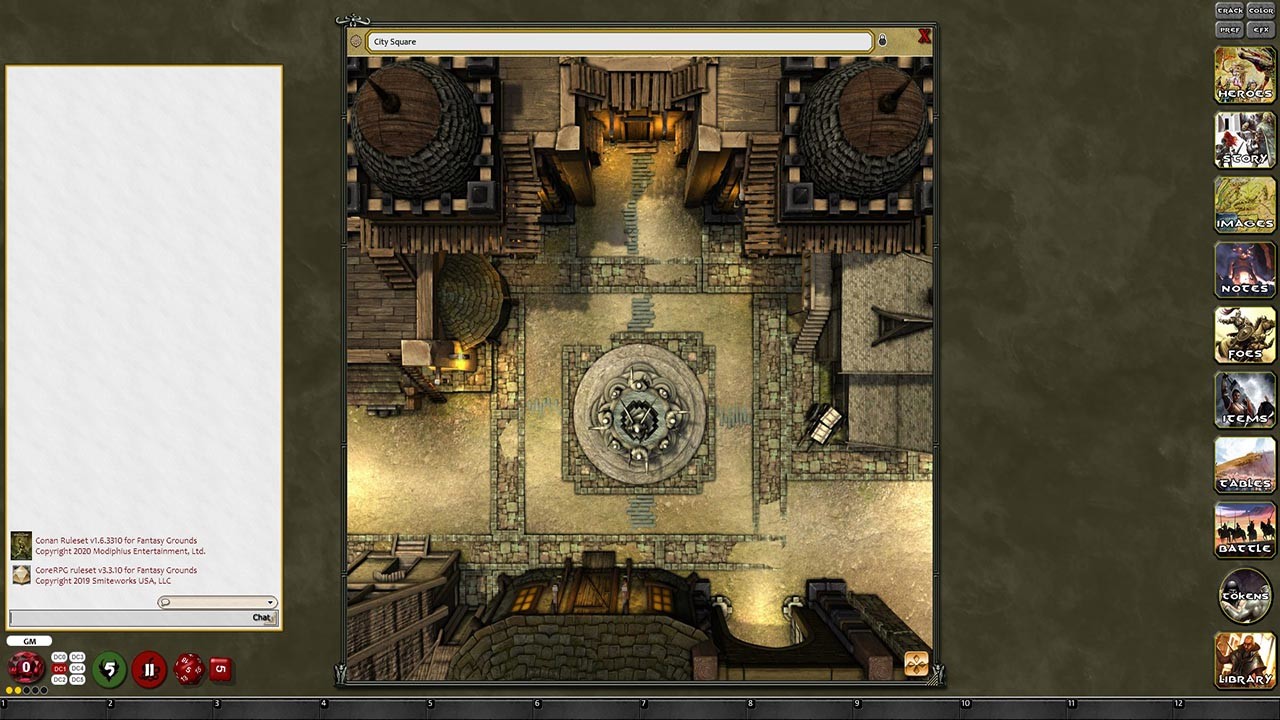This screenshot has height=720, width=1280.
Task: Select the GM identity label
Action: click(x=29, y=640)
